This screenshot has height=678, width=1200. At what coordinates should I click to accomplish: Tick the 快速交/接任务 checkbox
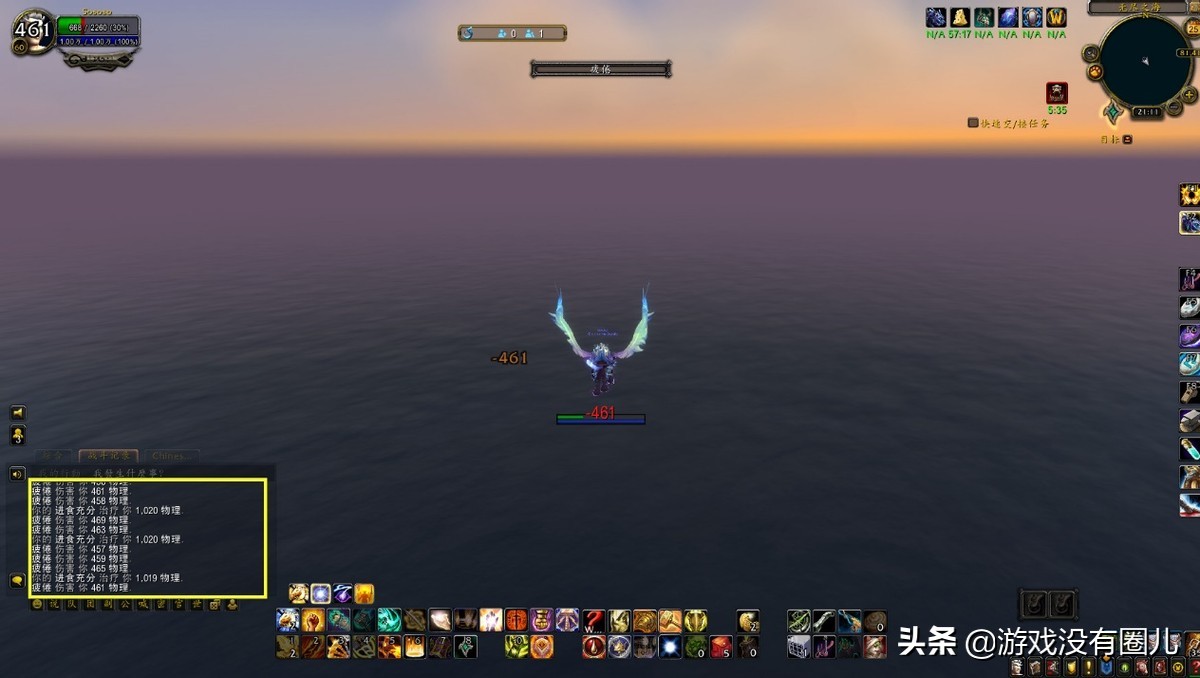click(x=973, y=123)
